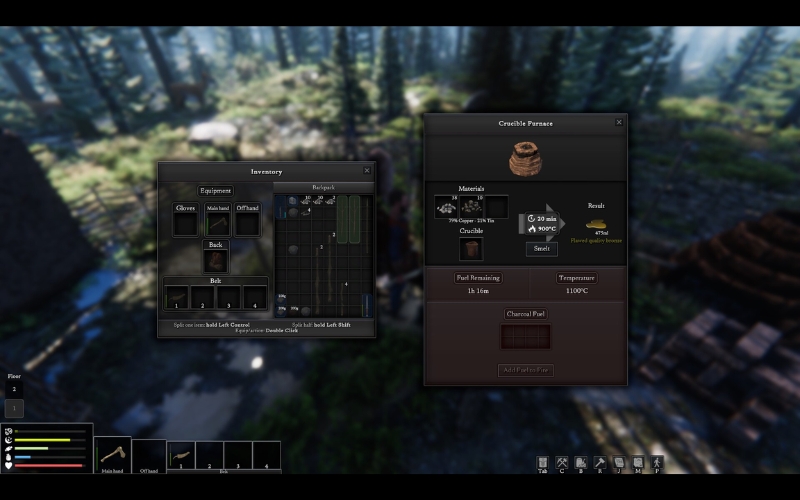Select the axe in Main hand equipment slot

coord(218,223)
